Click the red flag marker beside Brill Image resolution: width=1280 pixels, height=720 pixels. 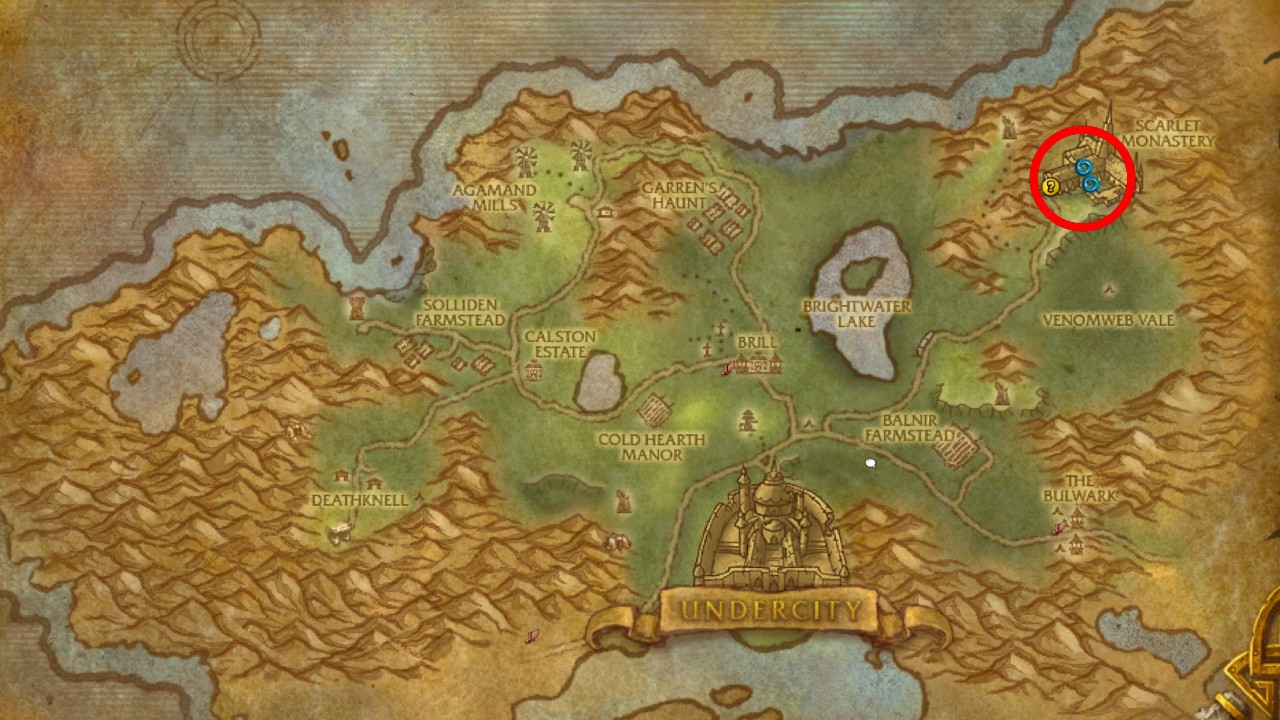(x=728, y=367)
